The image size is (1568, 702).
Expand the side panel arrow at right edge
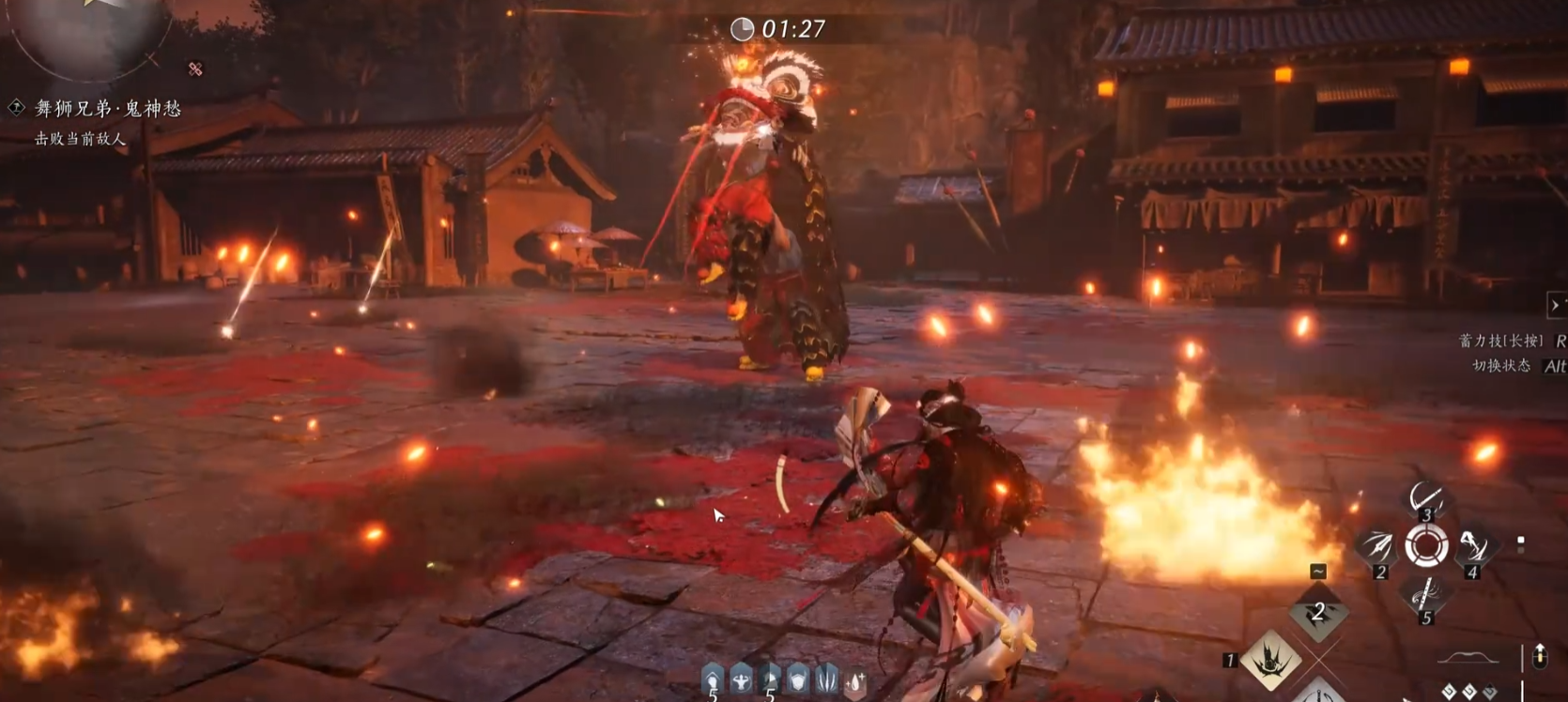1556,305
